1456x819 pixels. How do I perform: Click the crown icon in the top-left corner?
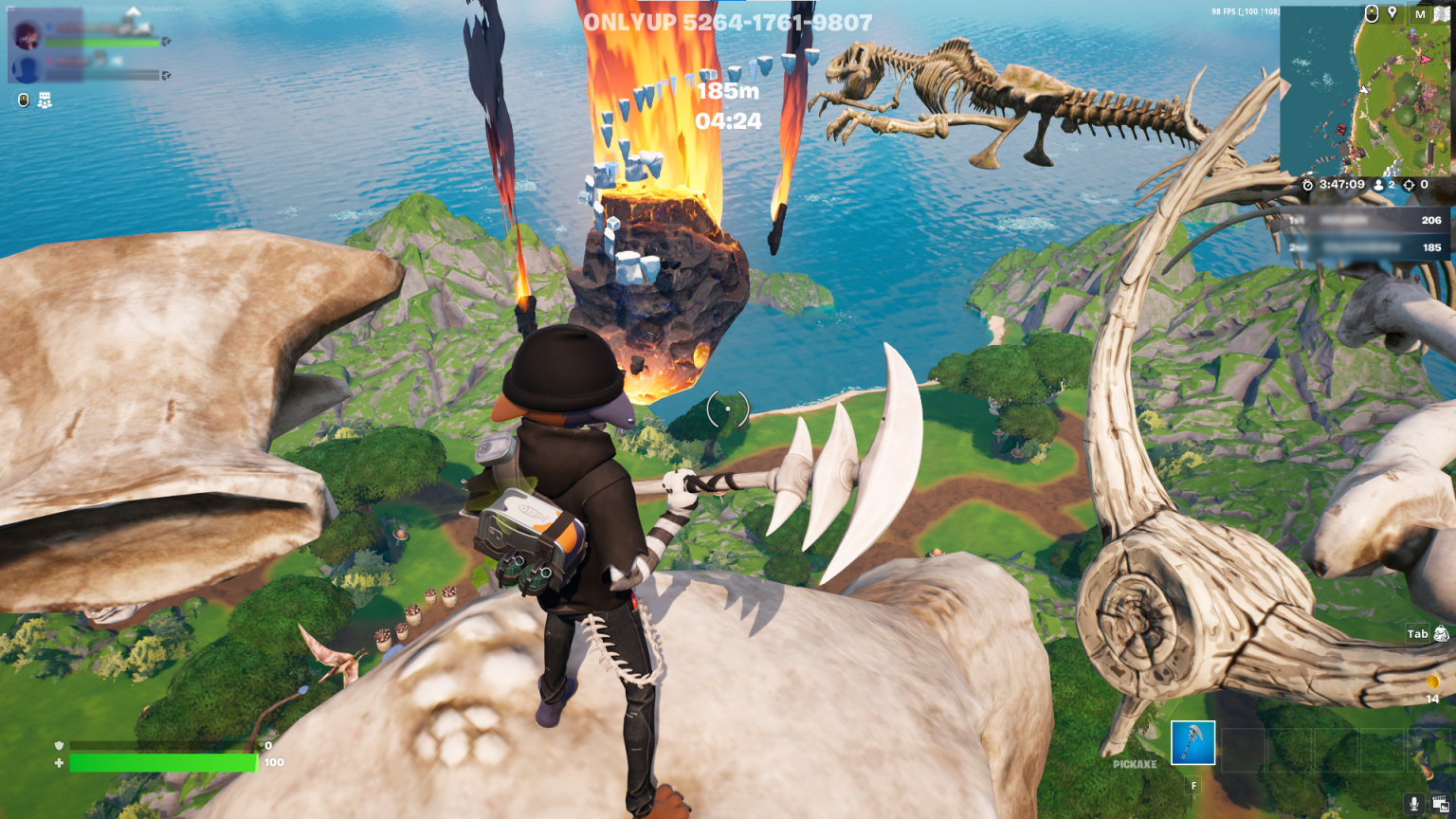pyautogui.click(x=9, y=8)
